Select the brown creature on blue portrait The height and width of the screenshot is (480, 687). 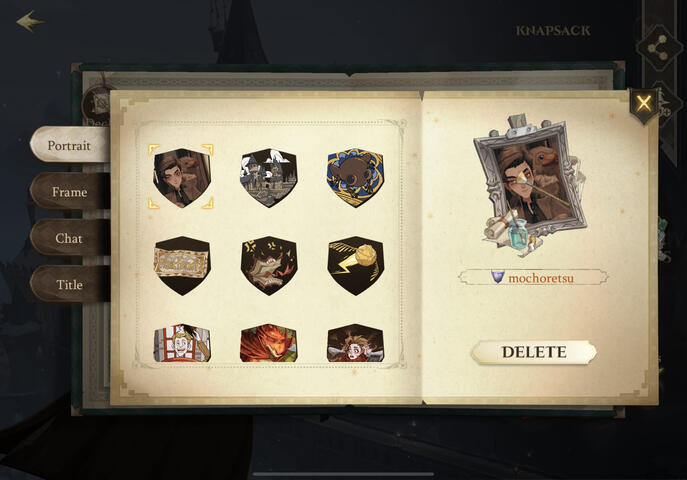(355, 178)
